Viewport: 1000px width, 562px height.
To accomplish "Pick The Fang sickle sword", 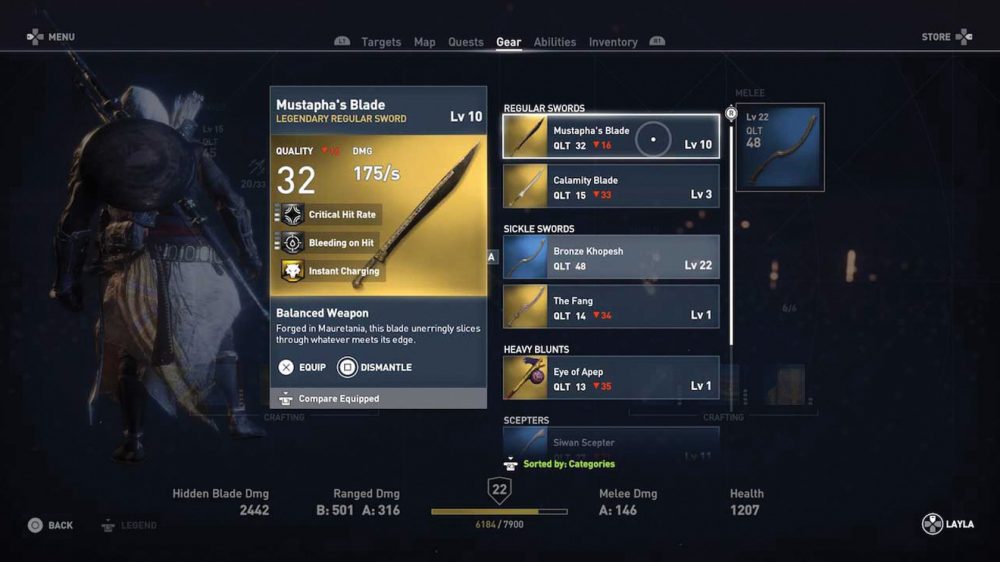I will (611, 307).
